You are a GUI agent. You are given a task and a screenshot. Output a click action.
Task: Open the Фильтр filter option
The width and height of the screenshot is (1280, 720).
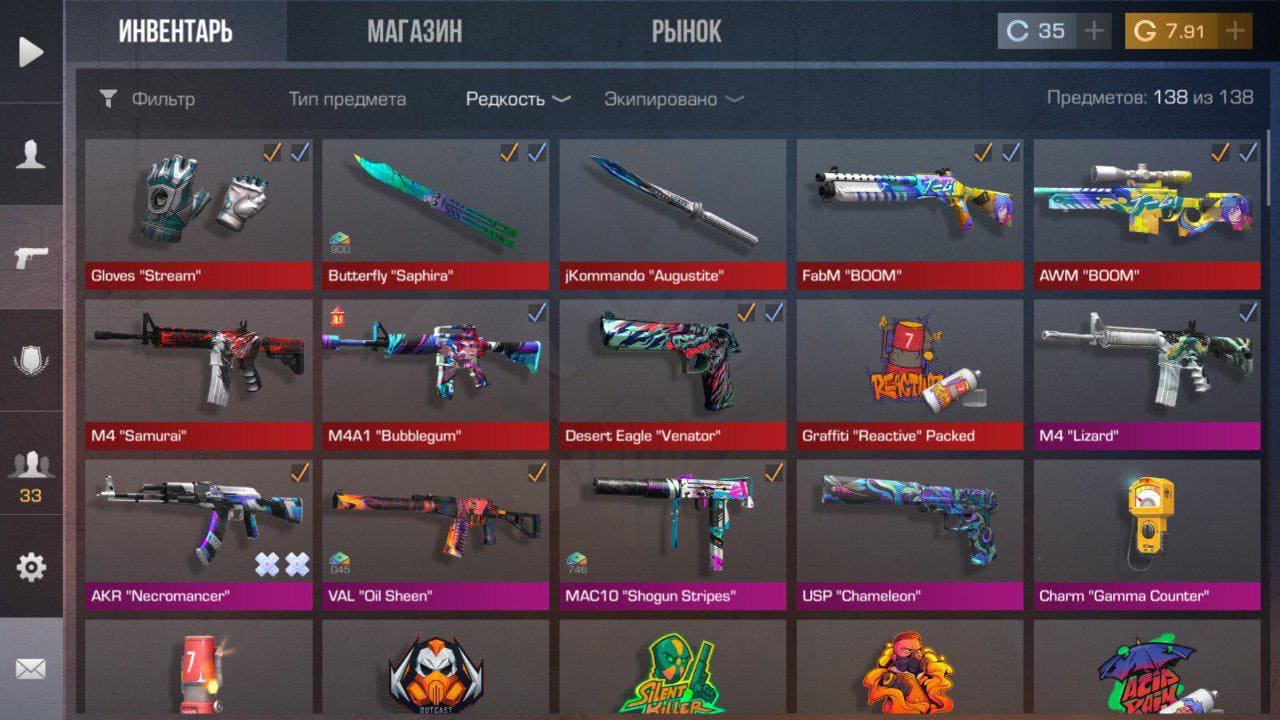[x=148, y=99]
